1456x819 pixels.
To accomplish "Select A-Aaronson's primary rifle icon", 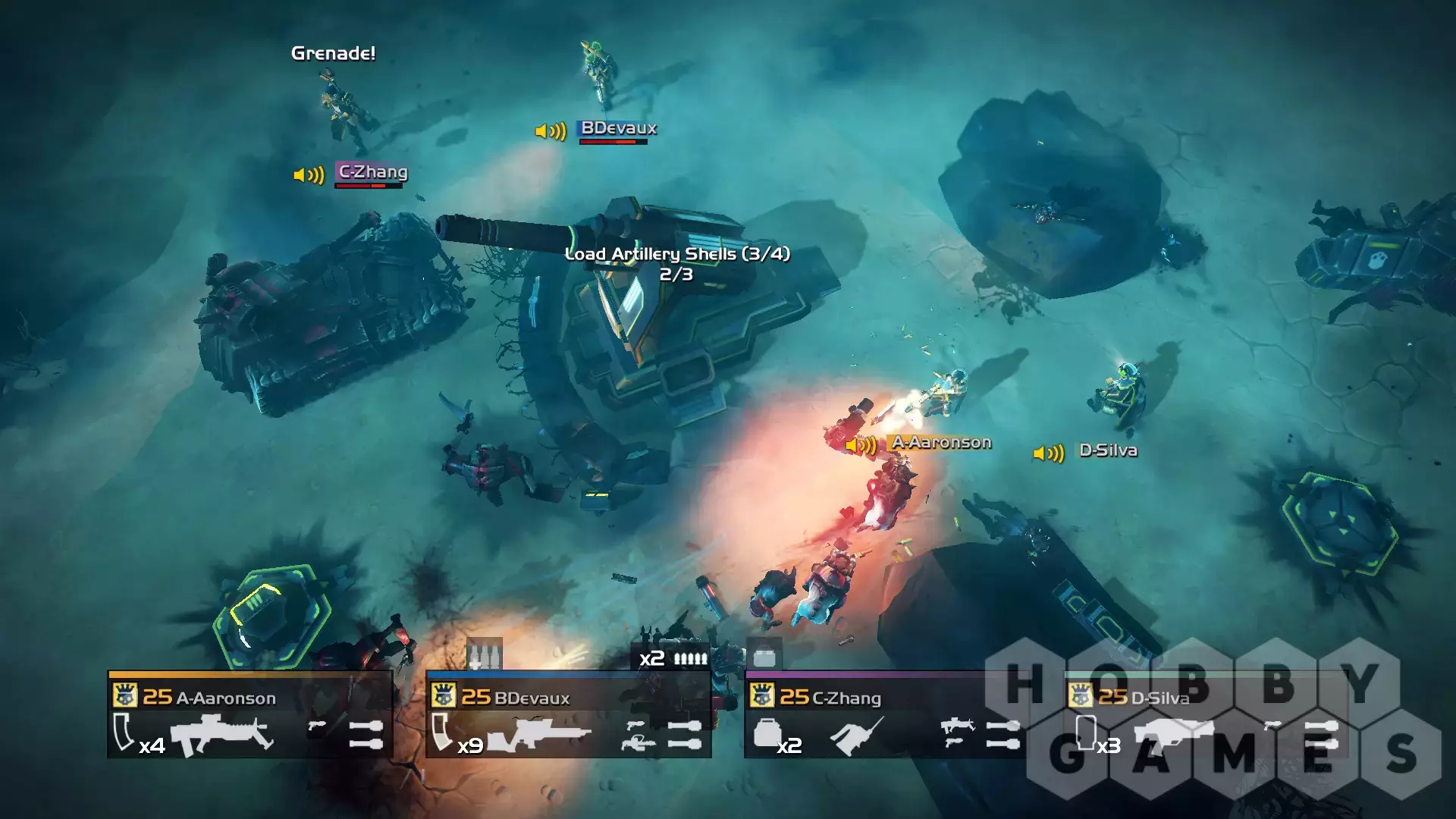I will 221,734.
